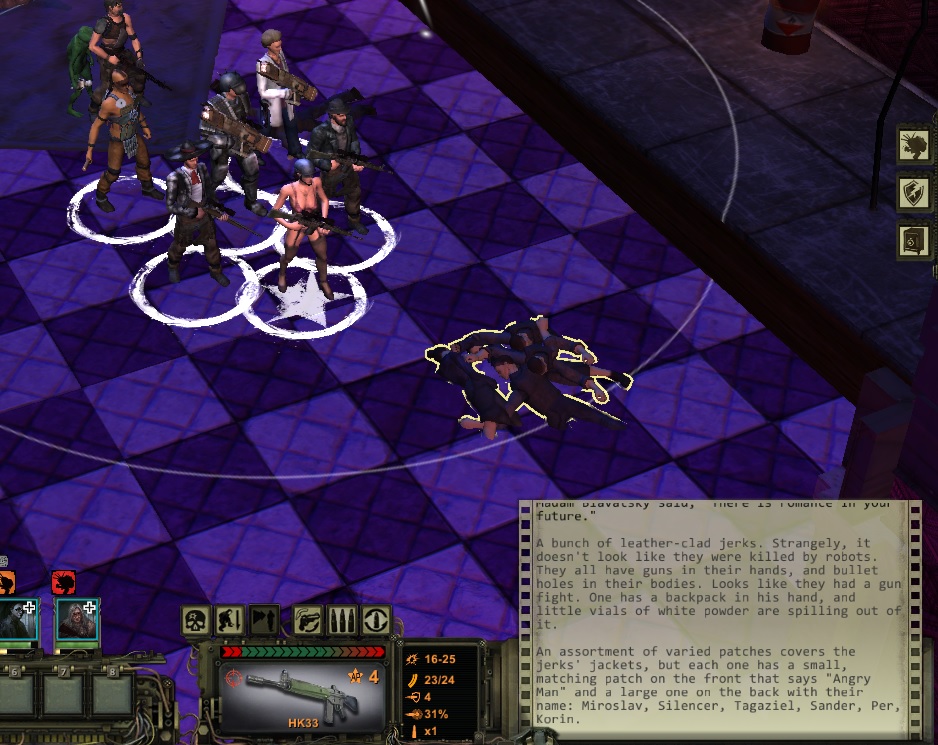The height and width of the screenshot is (745, 938).
Task: Activate the ambush action button
Action: (x=264, y=621)
